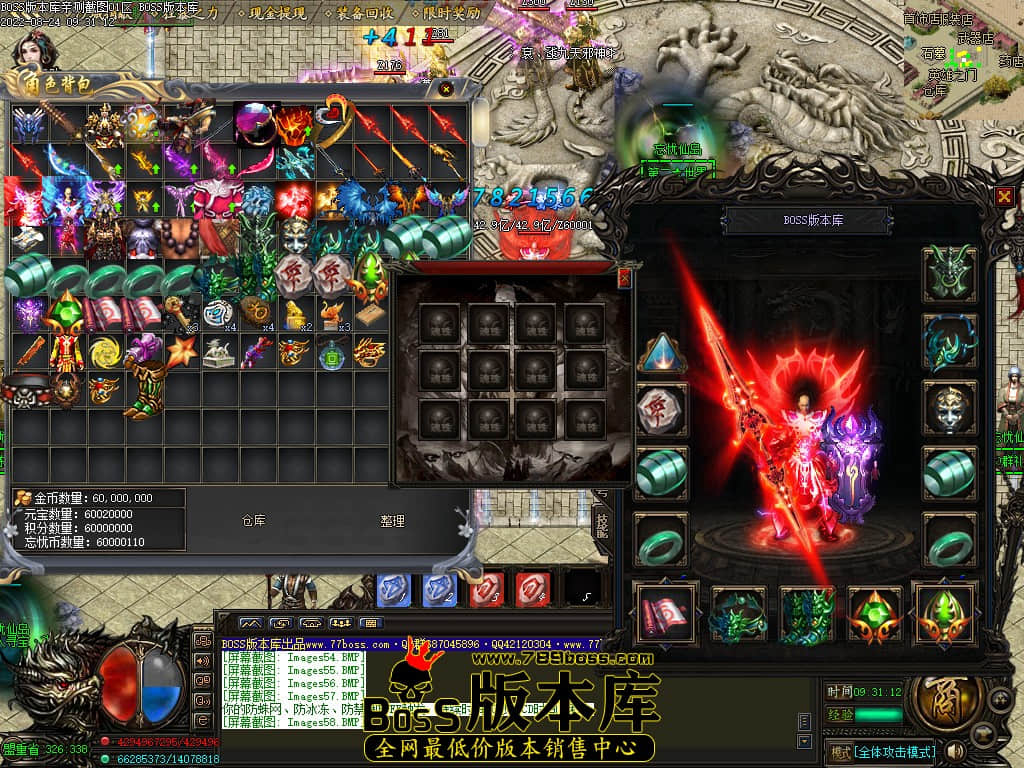The height and width of the screenshot is (768, 1024).
Task: Close the character equipment panel
Action: [x=1004, y=197]
